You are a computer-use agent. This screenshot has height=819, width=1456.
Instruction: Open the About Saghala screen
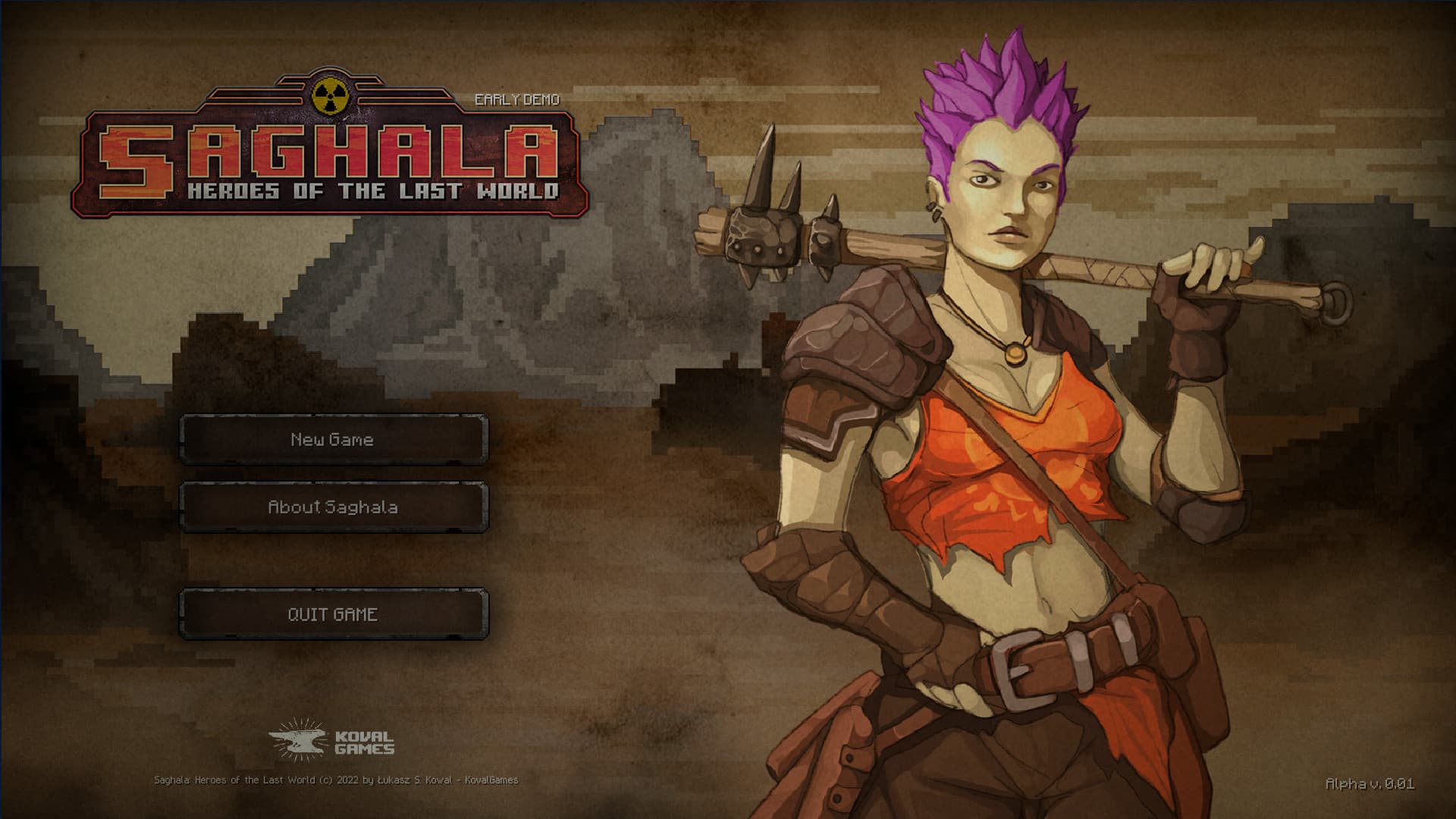332,508
